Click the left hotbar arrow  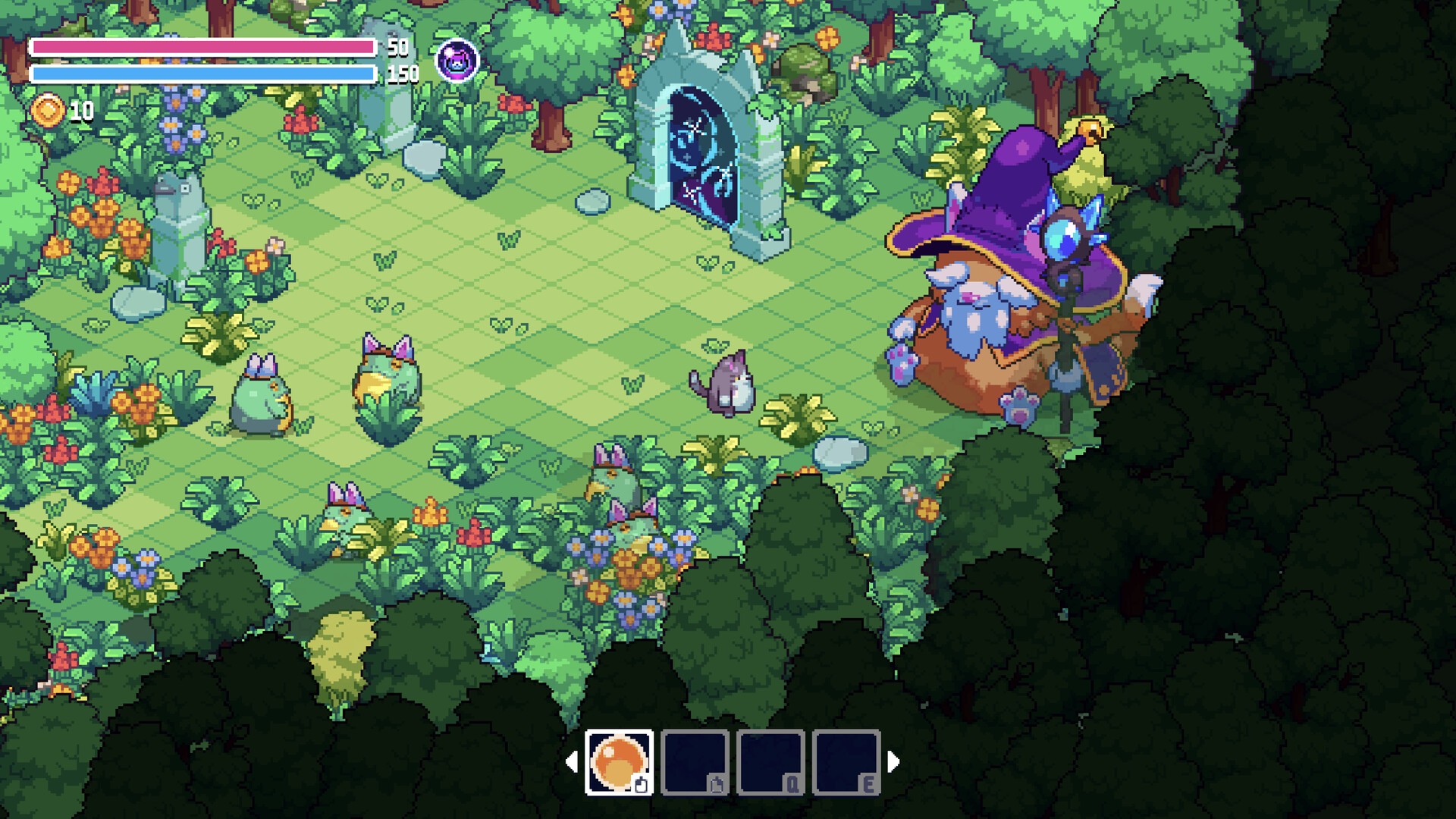pyautogui.click(x=572, y=761)
